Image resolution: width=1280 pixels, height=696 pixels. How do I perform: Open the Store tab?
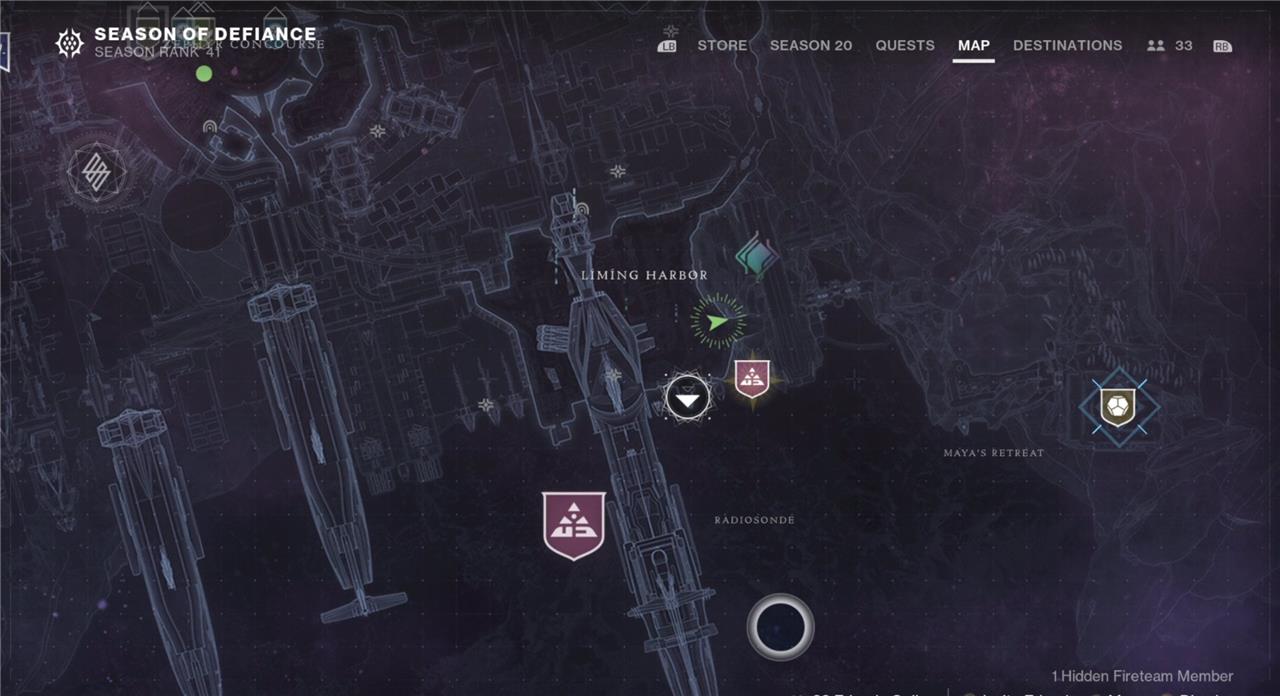pos(722,45)
